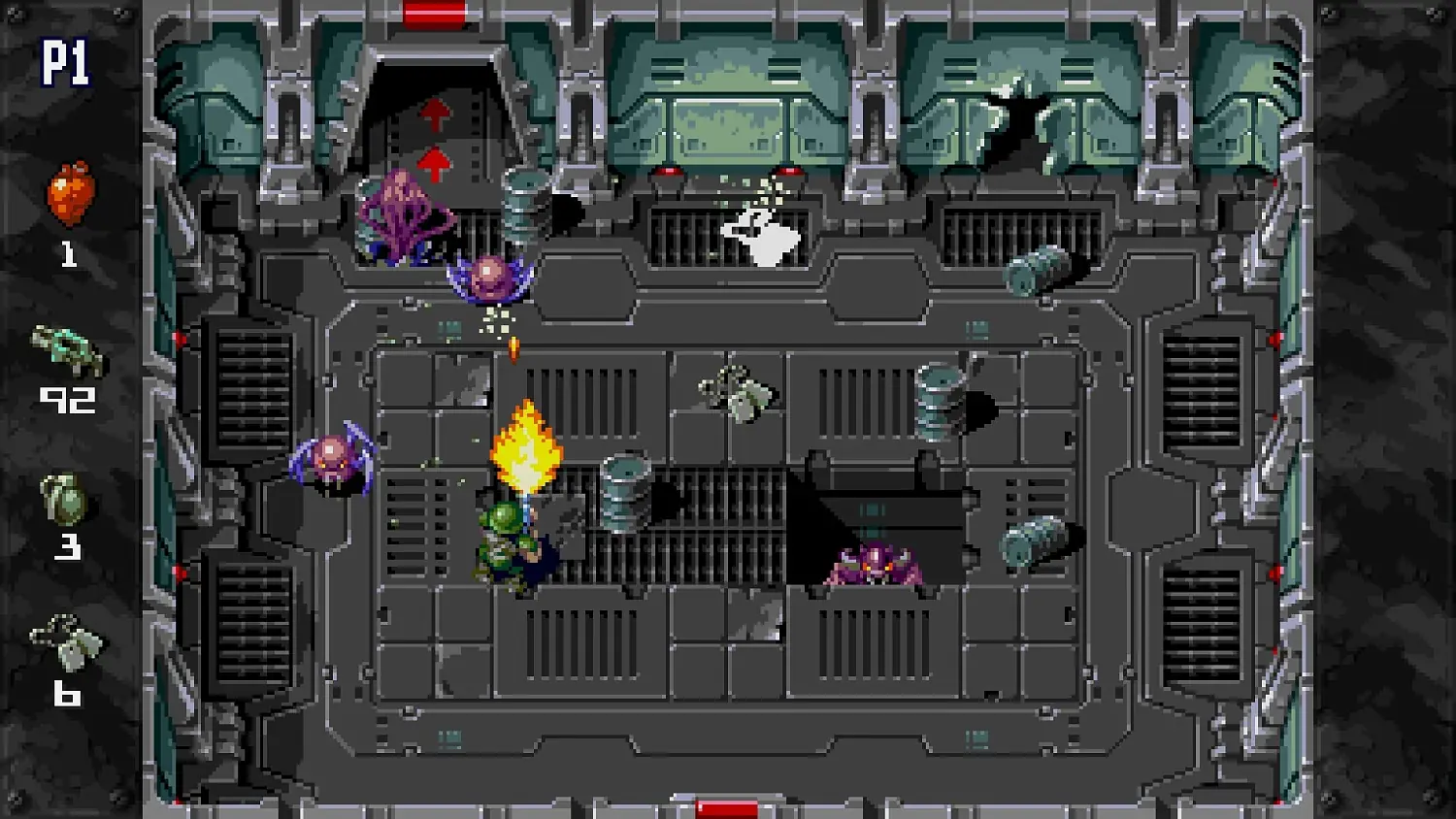Select the grenade inventory icon

click(66, 495)
